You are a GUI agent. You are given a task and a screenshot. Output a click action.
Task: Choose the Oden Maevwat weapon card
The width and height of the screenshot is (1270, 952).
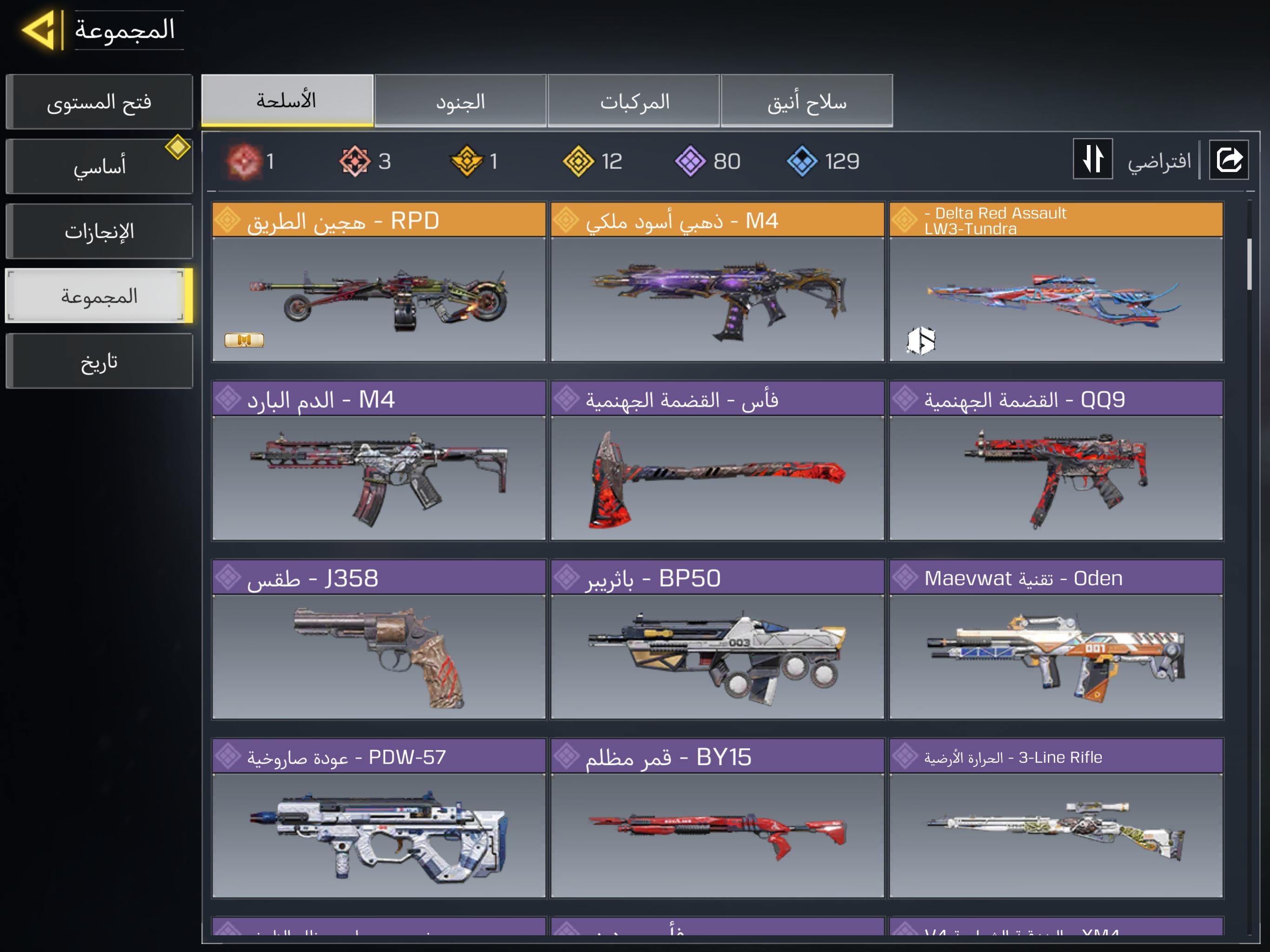point(1056,639)
